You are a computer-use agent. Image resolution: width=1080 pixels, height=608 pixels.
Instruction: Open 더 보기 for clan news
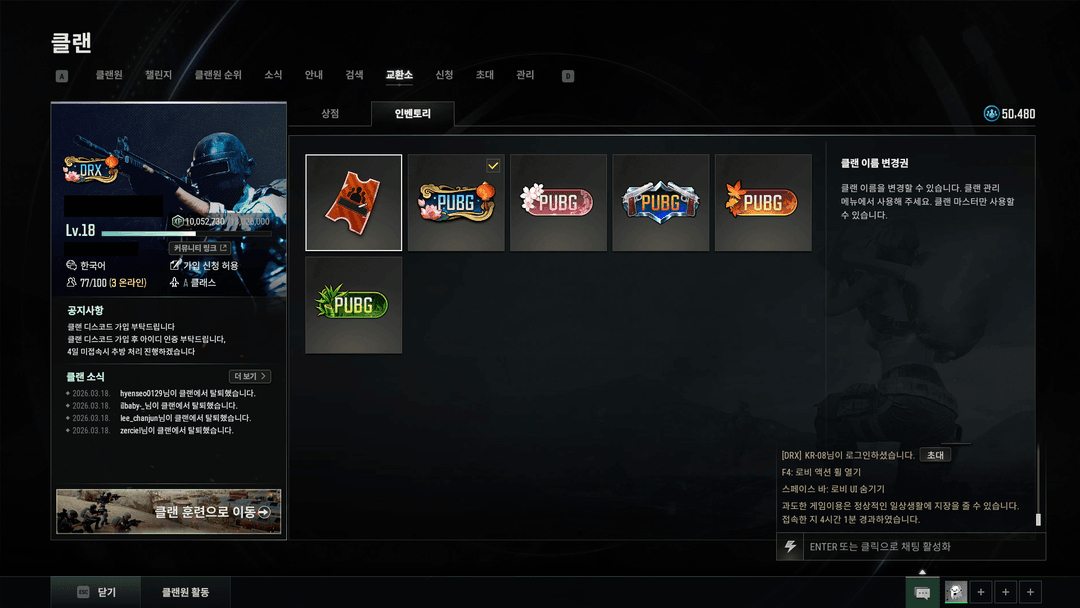click(x=250, y=377)
